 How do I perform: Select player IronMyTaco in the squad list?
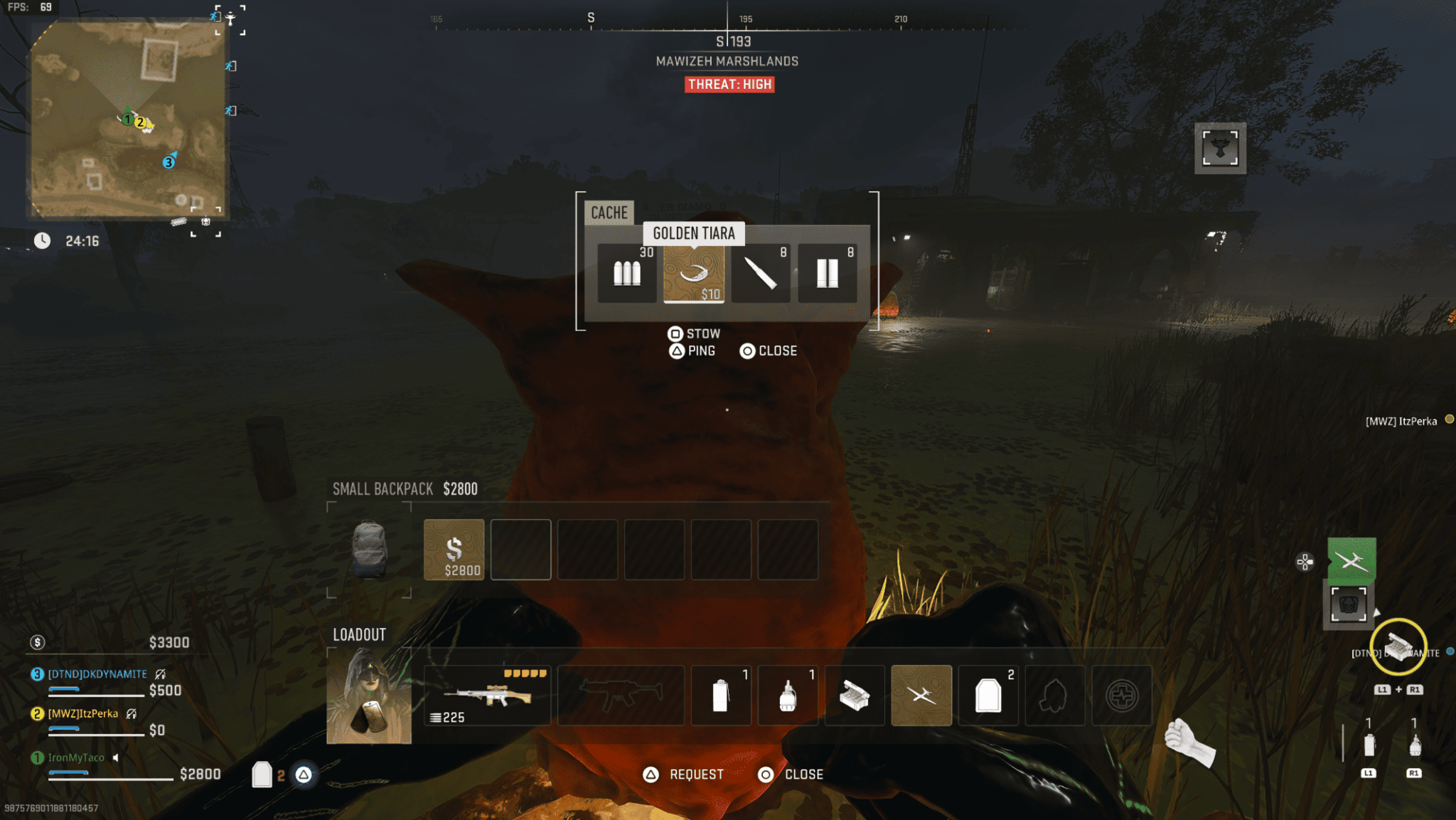(x=76, y=758)
